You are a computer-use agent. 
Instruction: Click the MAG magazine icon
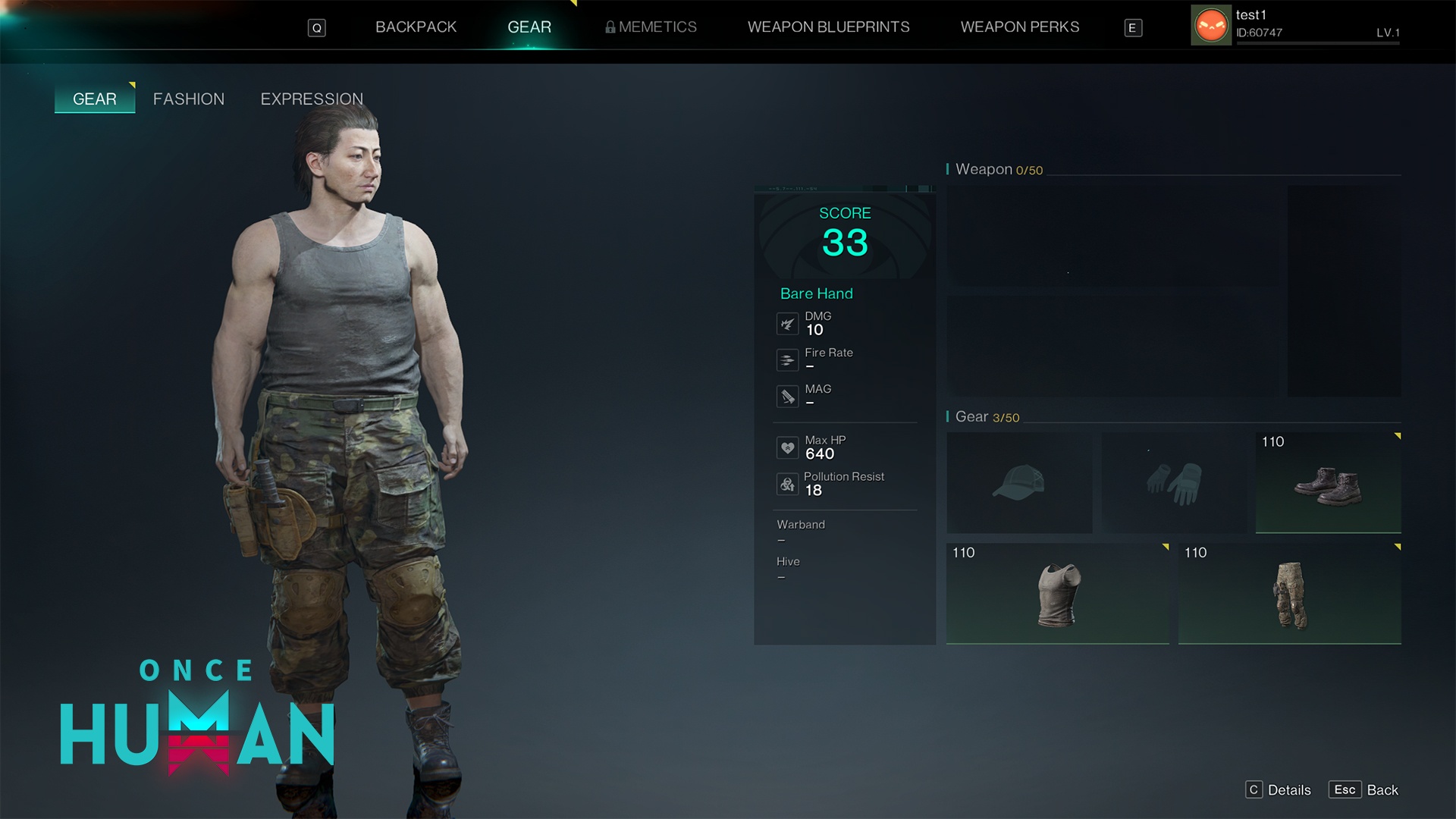tap(787, 396)
